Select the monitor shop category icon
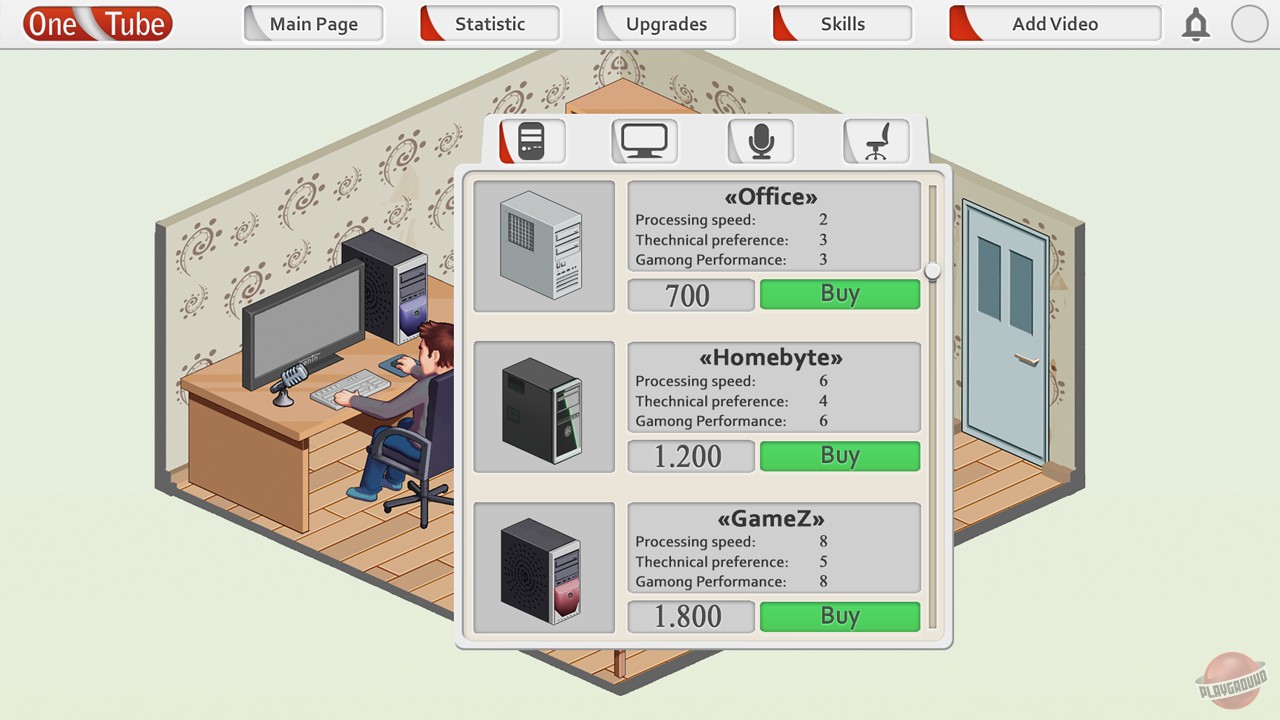 [x=643, y=140]
